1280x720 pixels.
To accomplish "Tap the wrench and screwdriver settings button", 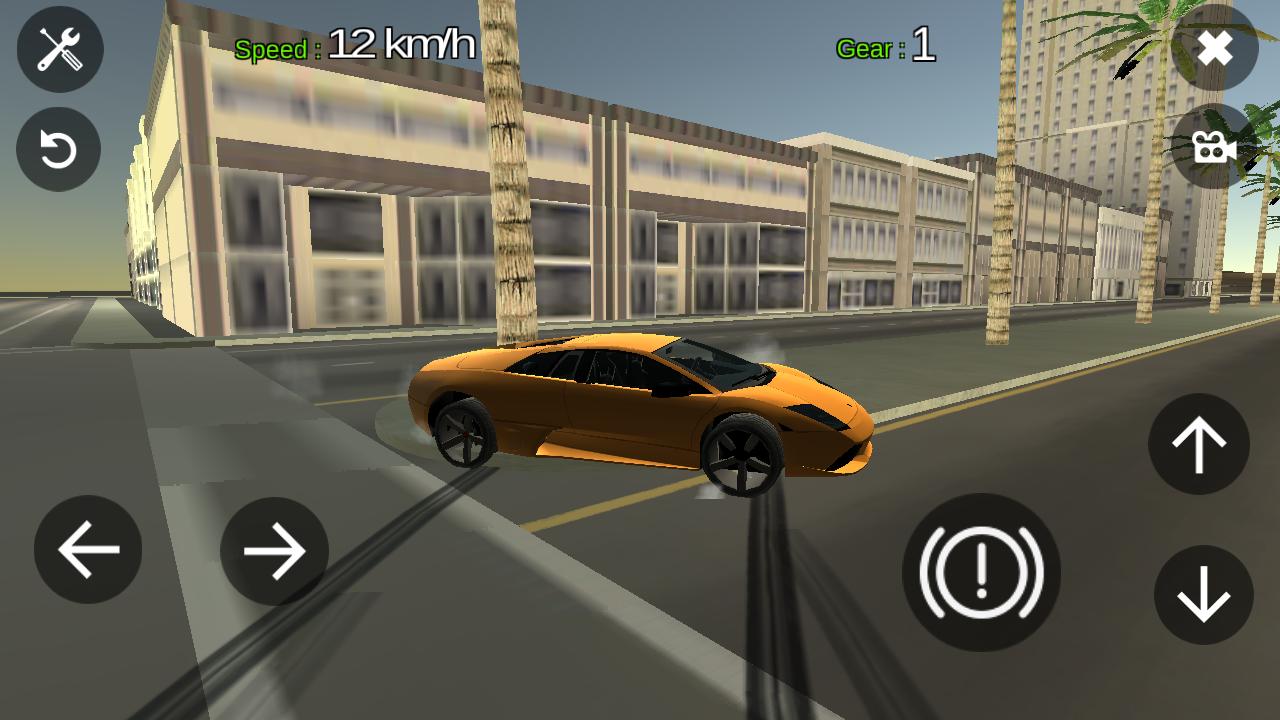I will [58, 50].
